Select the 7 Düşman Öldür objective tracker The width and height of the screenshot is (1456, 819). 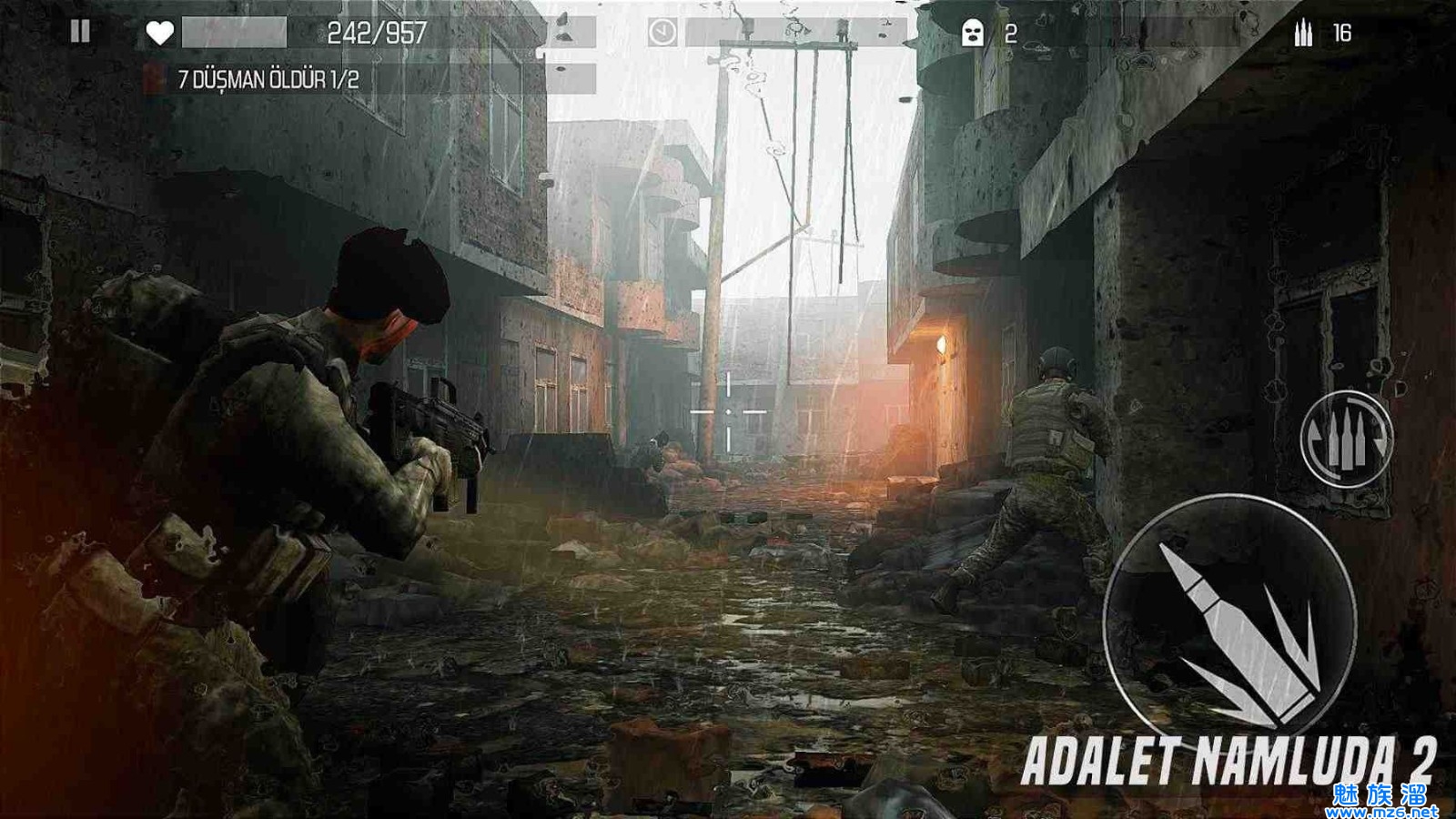269,80
